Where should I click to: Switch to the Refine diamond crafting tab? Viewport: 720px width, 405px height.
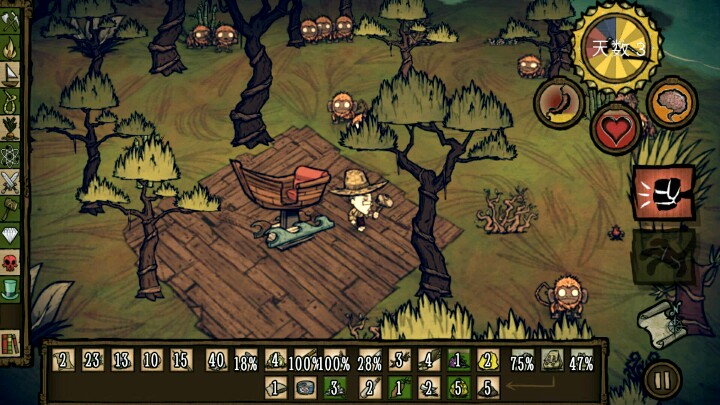[13, 235]
